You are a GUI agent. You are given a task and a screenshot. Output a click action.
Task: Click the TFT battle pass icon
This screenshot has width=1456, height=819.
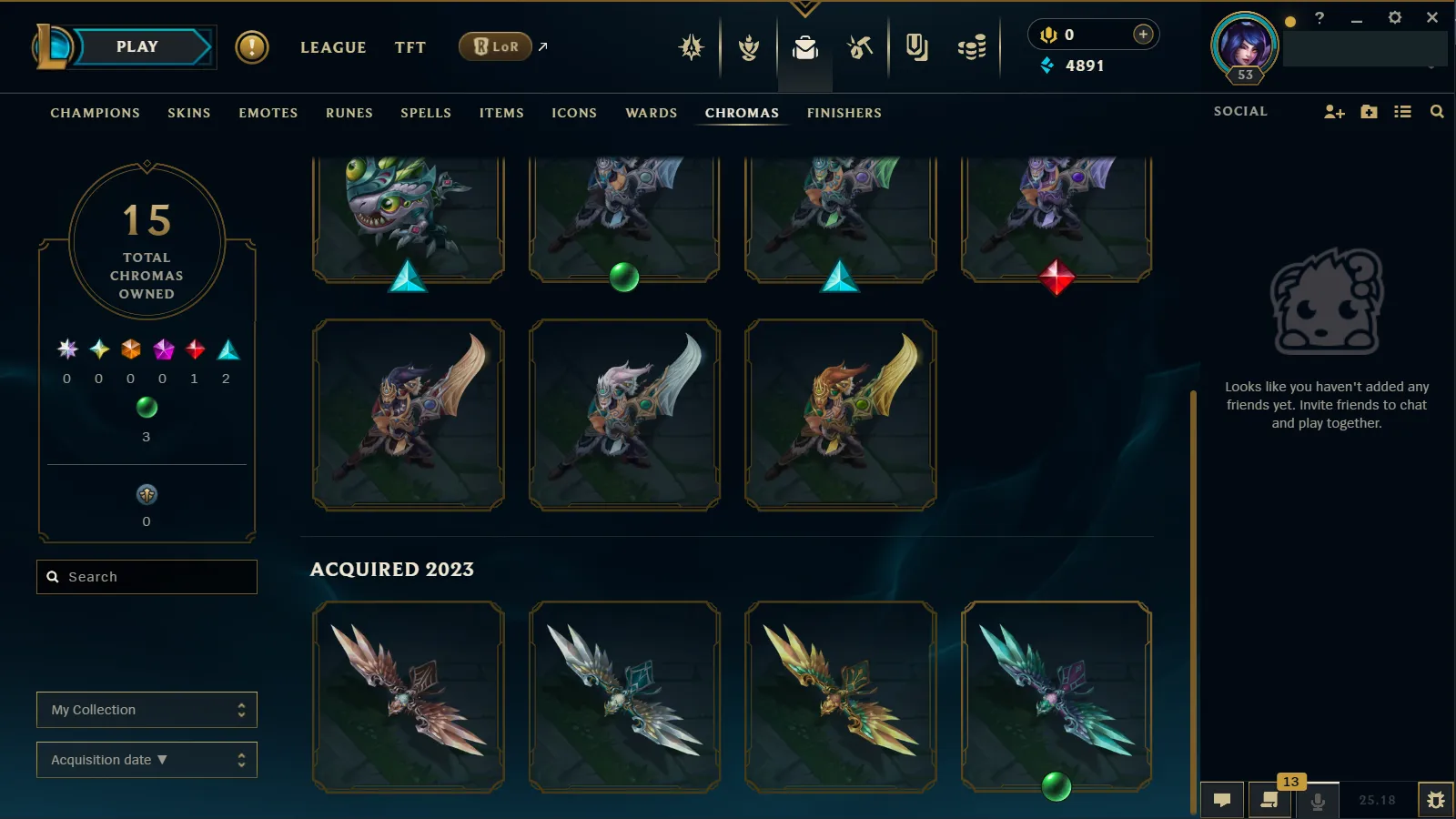746,47
